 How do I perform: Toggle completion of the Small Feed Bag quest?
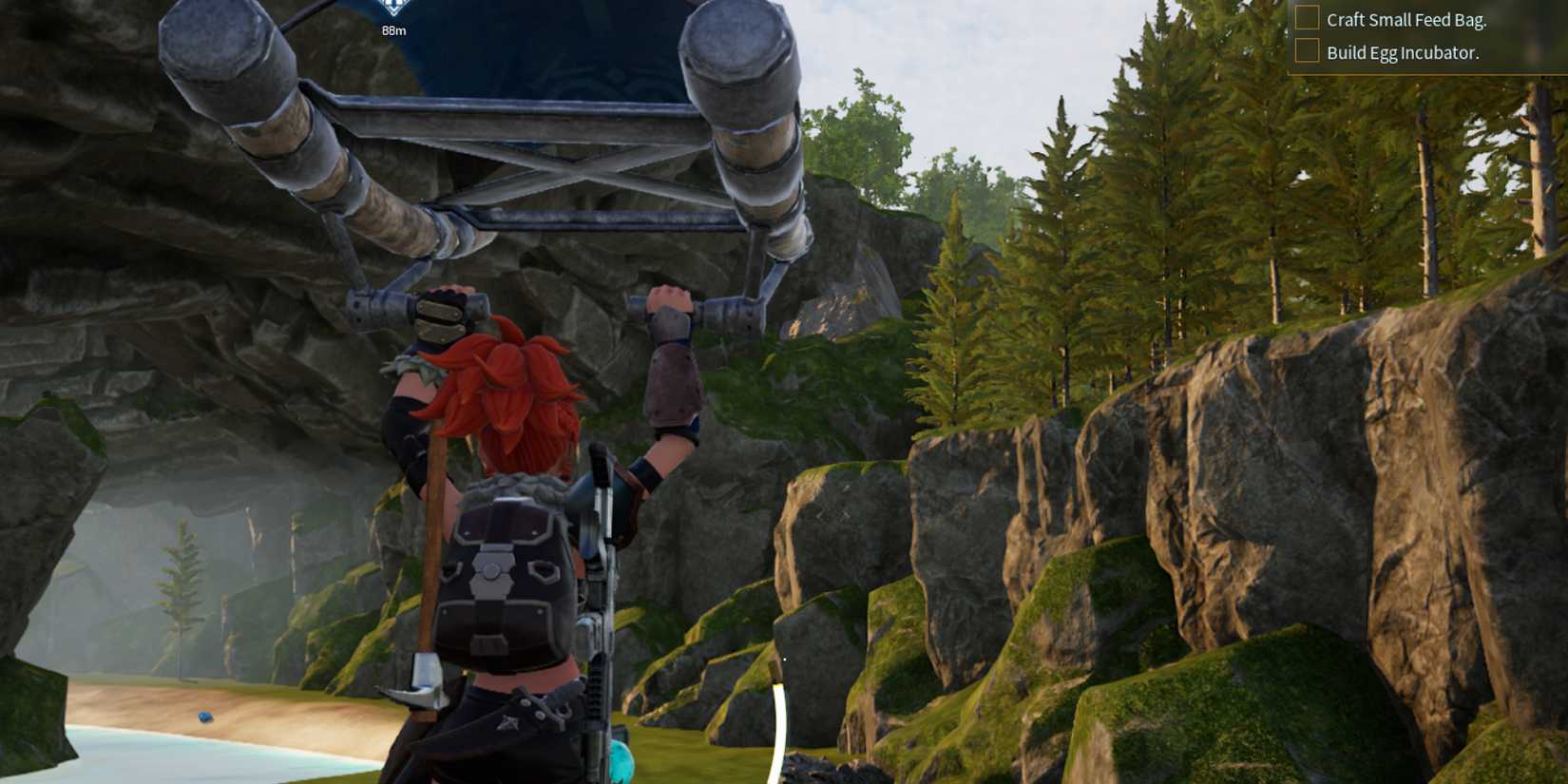(1307, 15)
